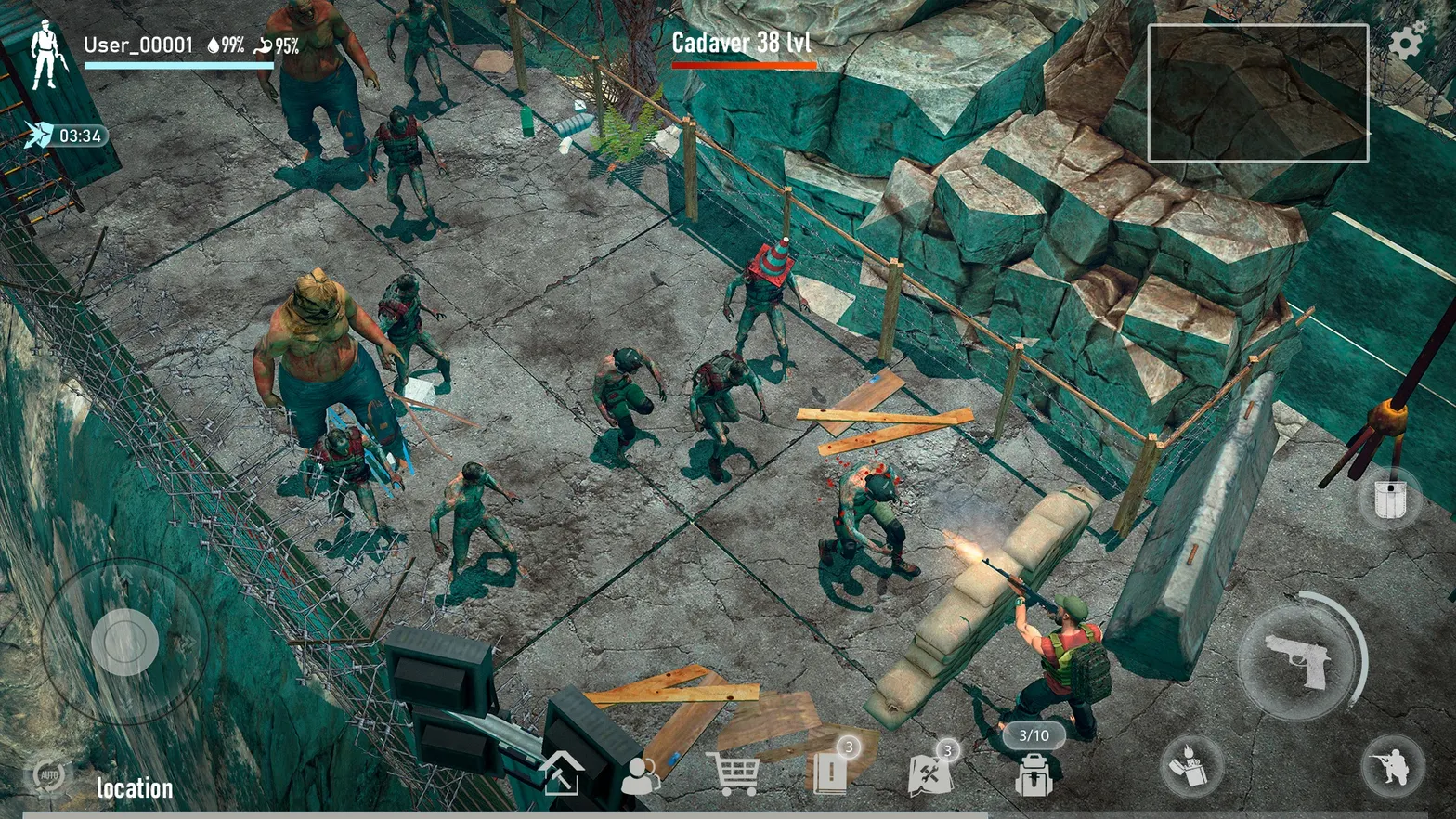Enable AUTO fire mode

point(52,773)
